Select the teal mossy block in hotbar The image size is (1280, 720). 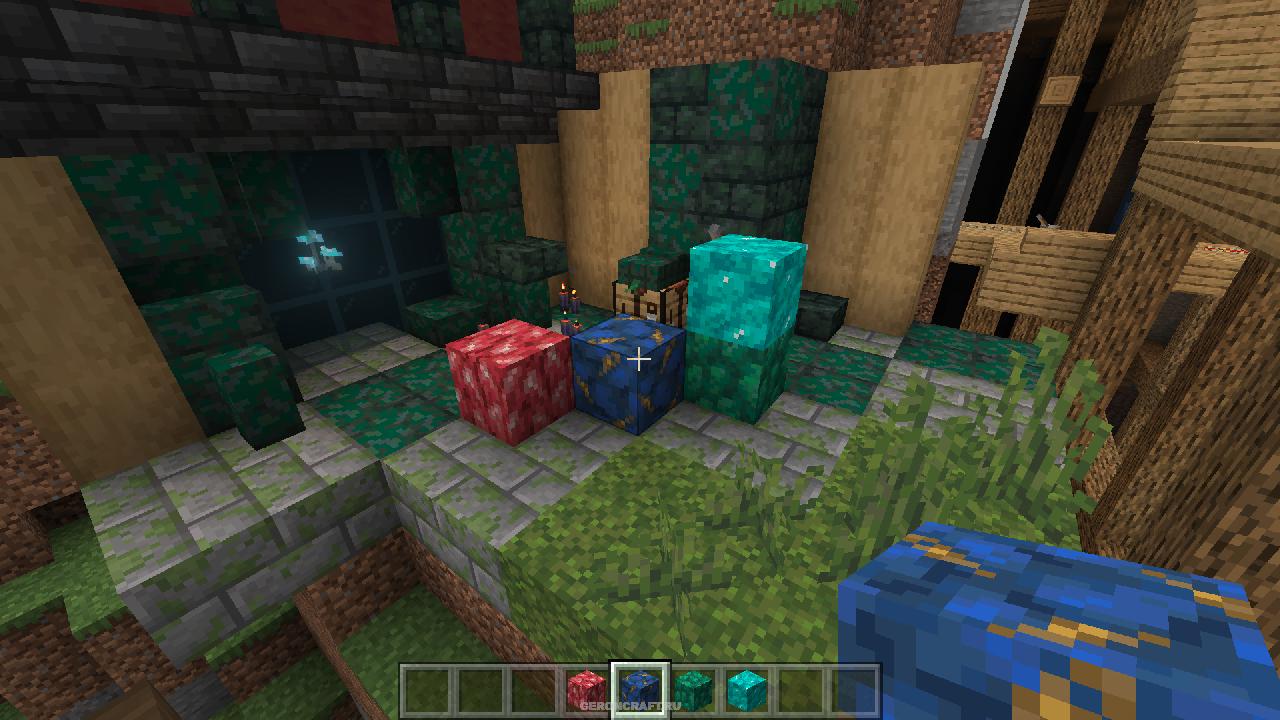pyautogui.click(x=693, y=687)
